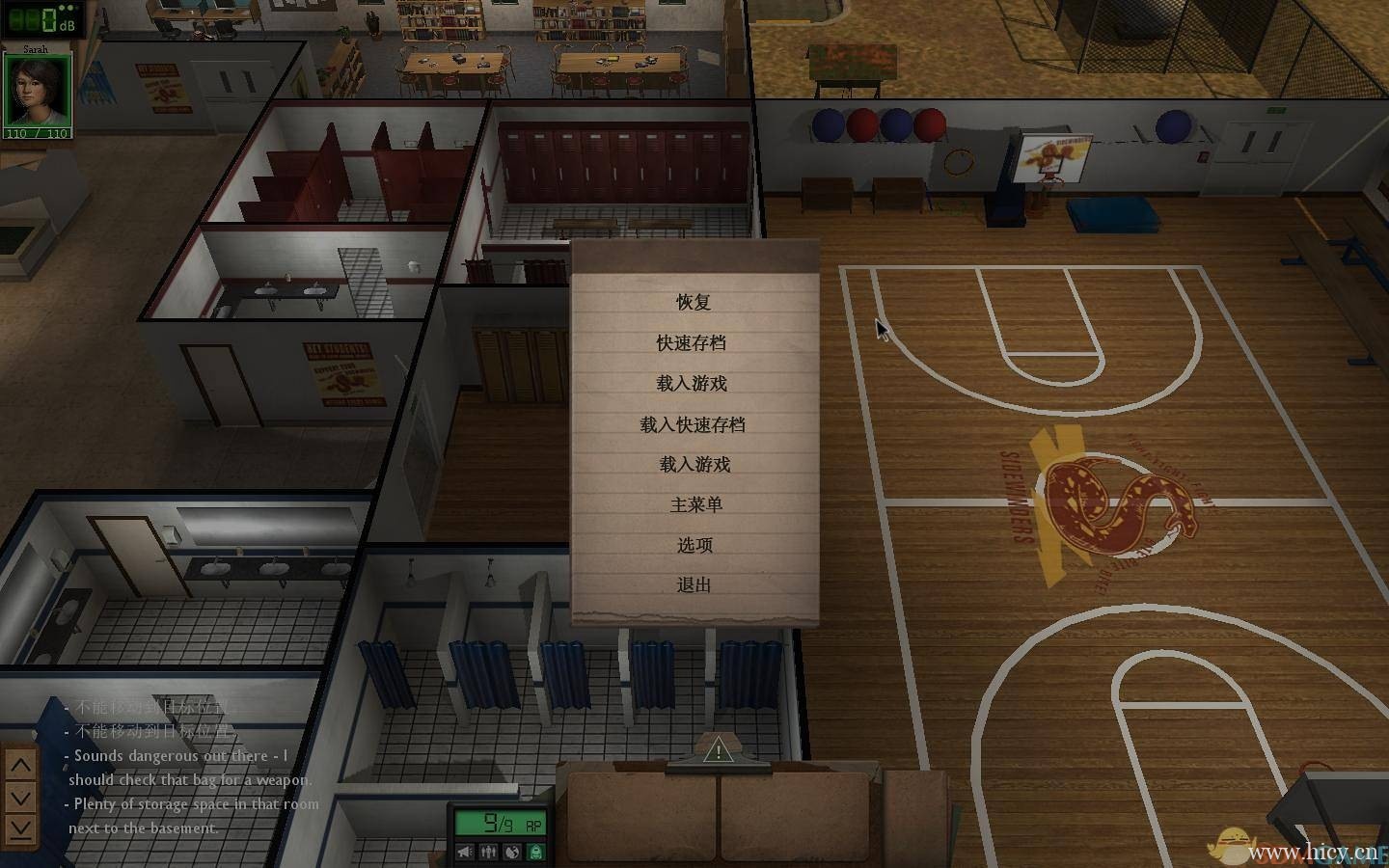1389x868 pixels.
Task: Jump to newest log entry with bottom arrow
Action: (x=19, y=826)
